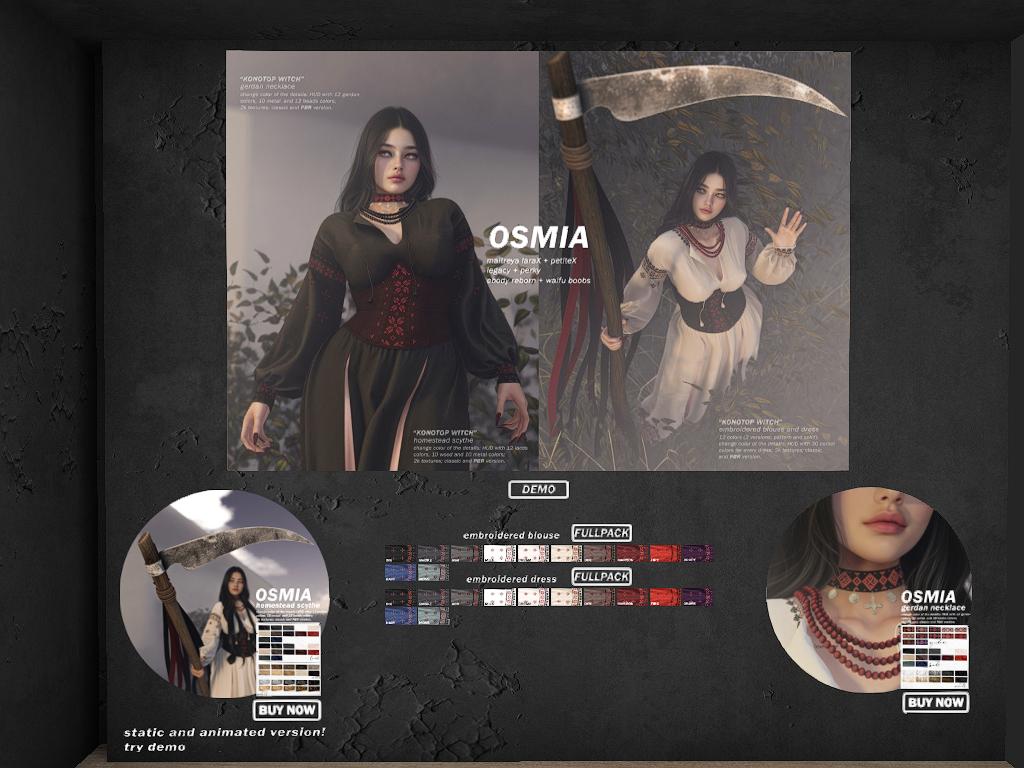
Task: Buy the embroidered dress FULLPACK
Action: pos(601,577)
